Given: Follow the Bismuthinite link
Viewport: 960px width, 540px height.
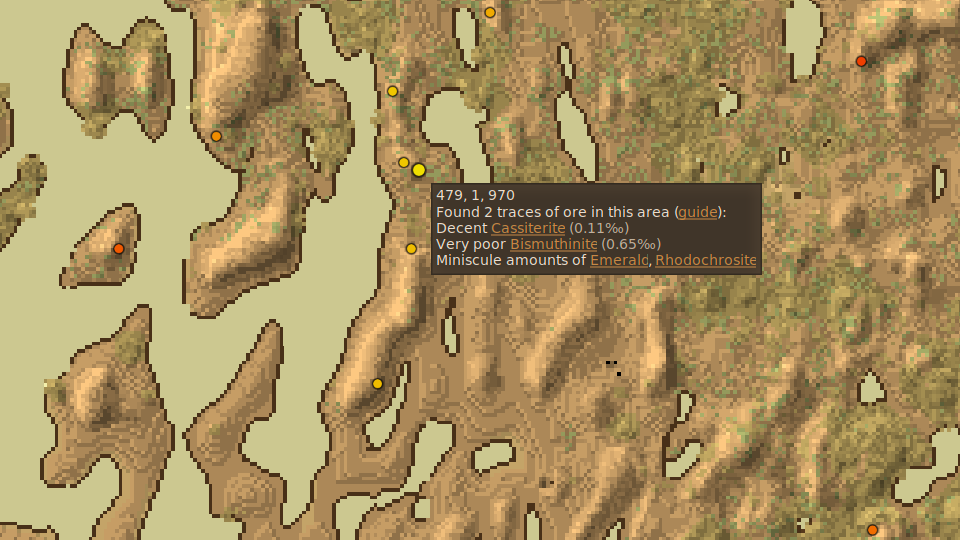Looking at the screenshot, I should 553,244.
